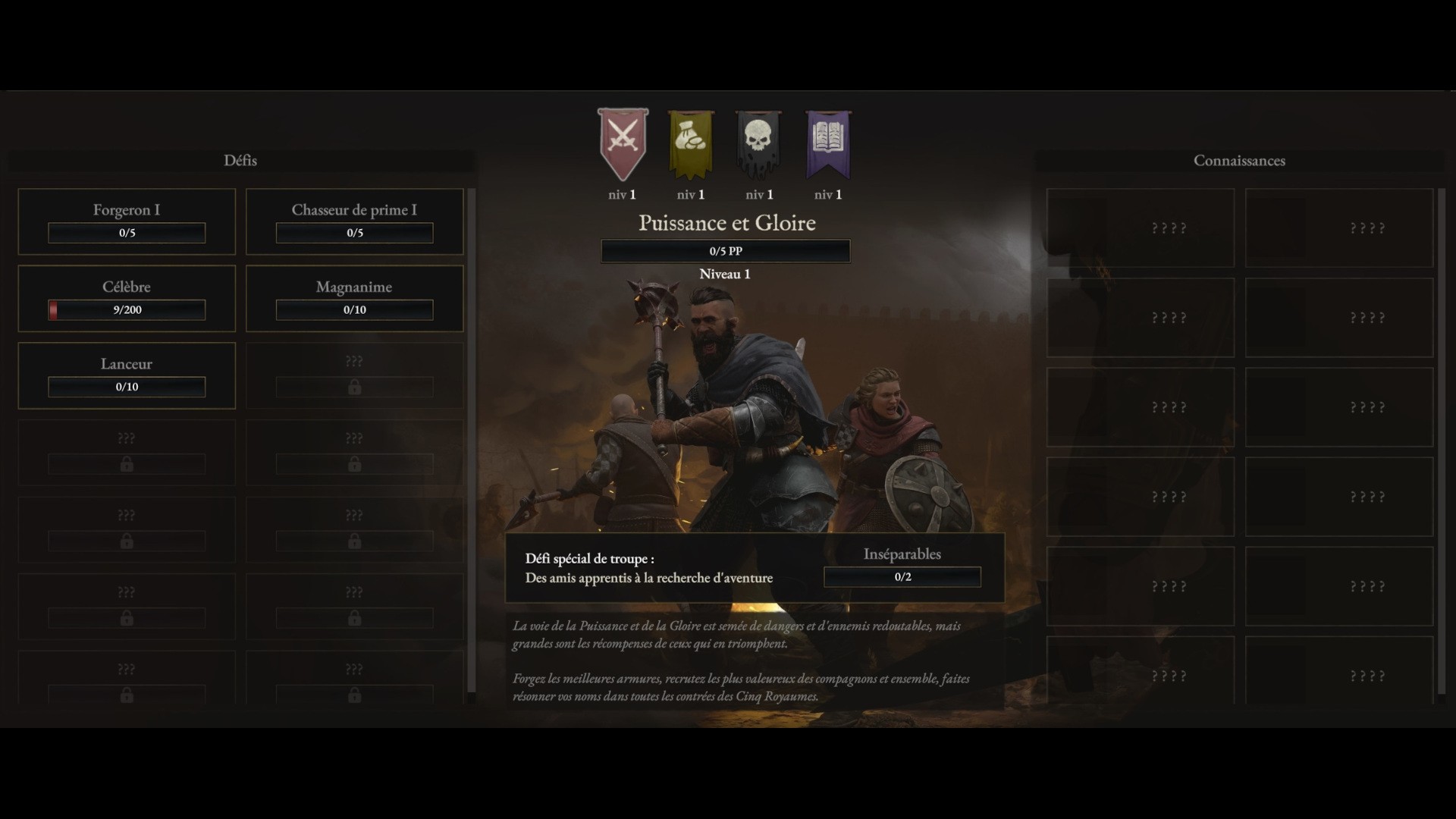
Task: Click the Magnanime challenge
Action: (x=354, y=298)
